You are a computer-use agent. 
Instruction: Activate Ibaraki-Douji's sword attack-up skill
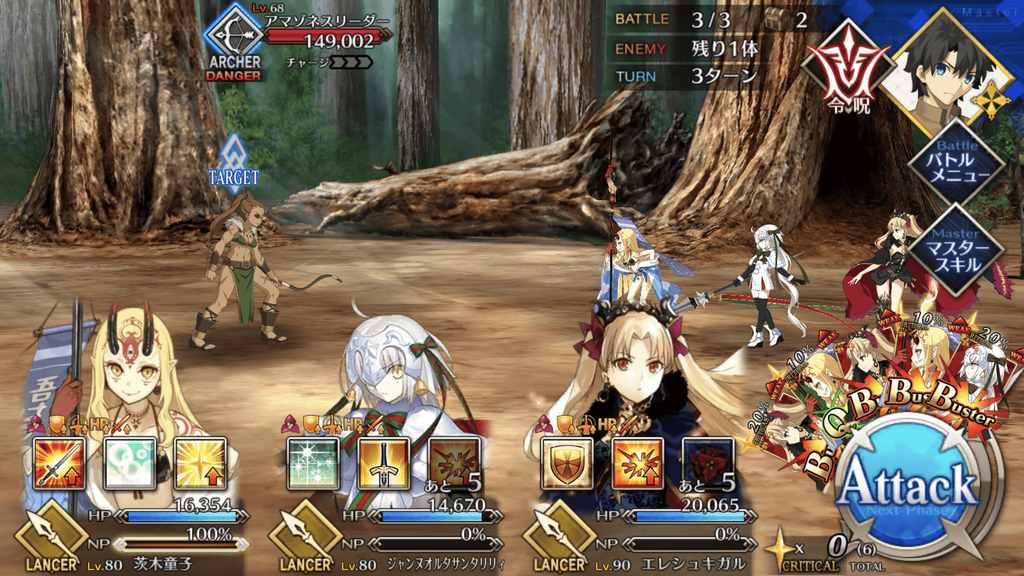pyautogui.click(x=59, y=463)
